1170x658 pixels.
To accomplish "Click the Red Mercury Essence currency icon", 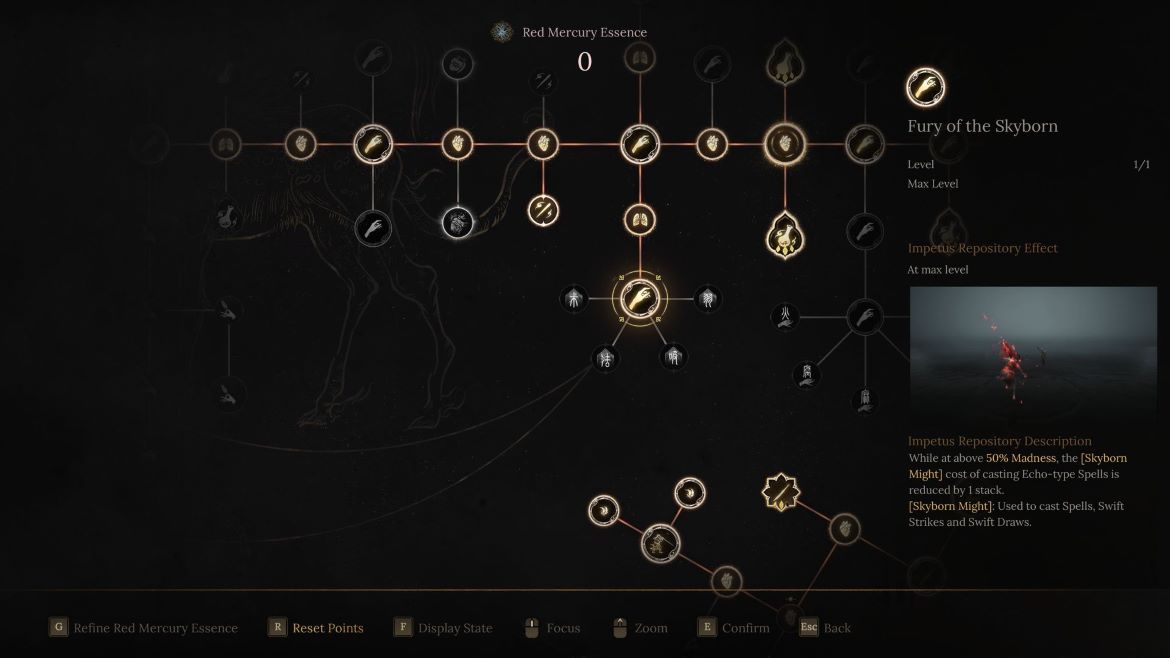I will coord(501,32).
